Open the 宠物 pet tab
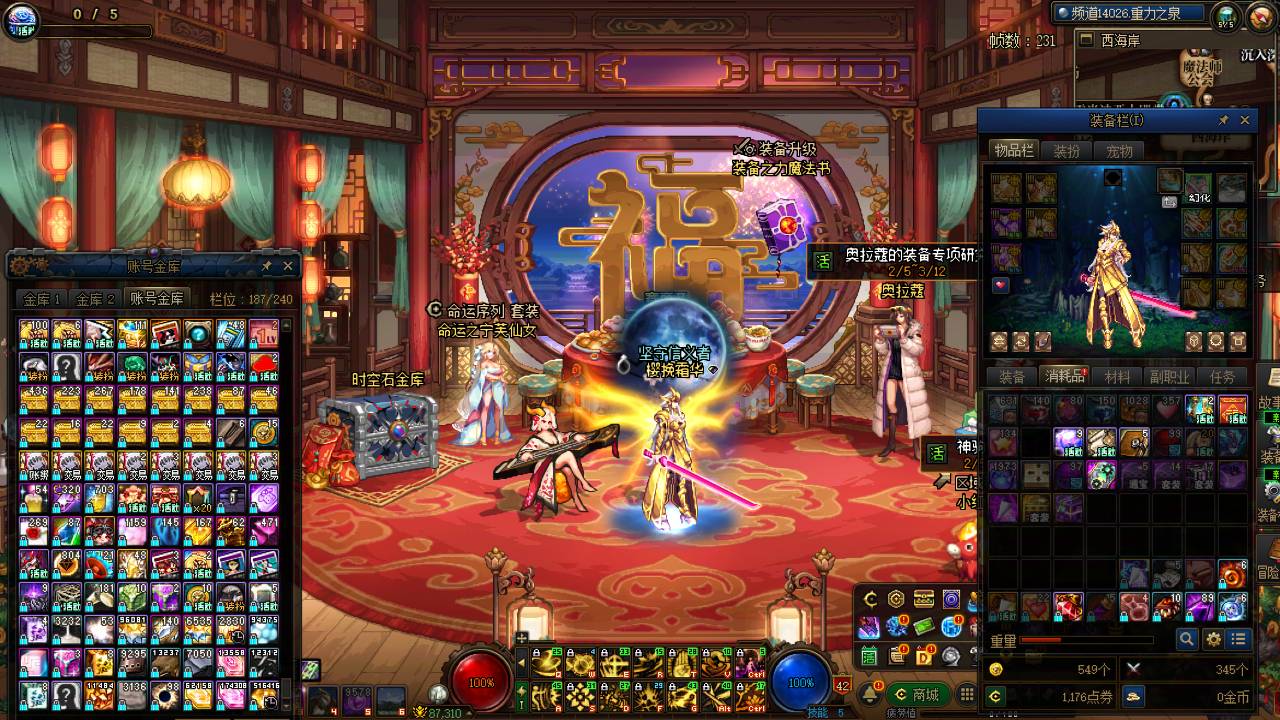Viewport: 1280px width, 720px height. tap(1119, 151)
